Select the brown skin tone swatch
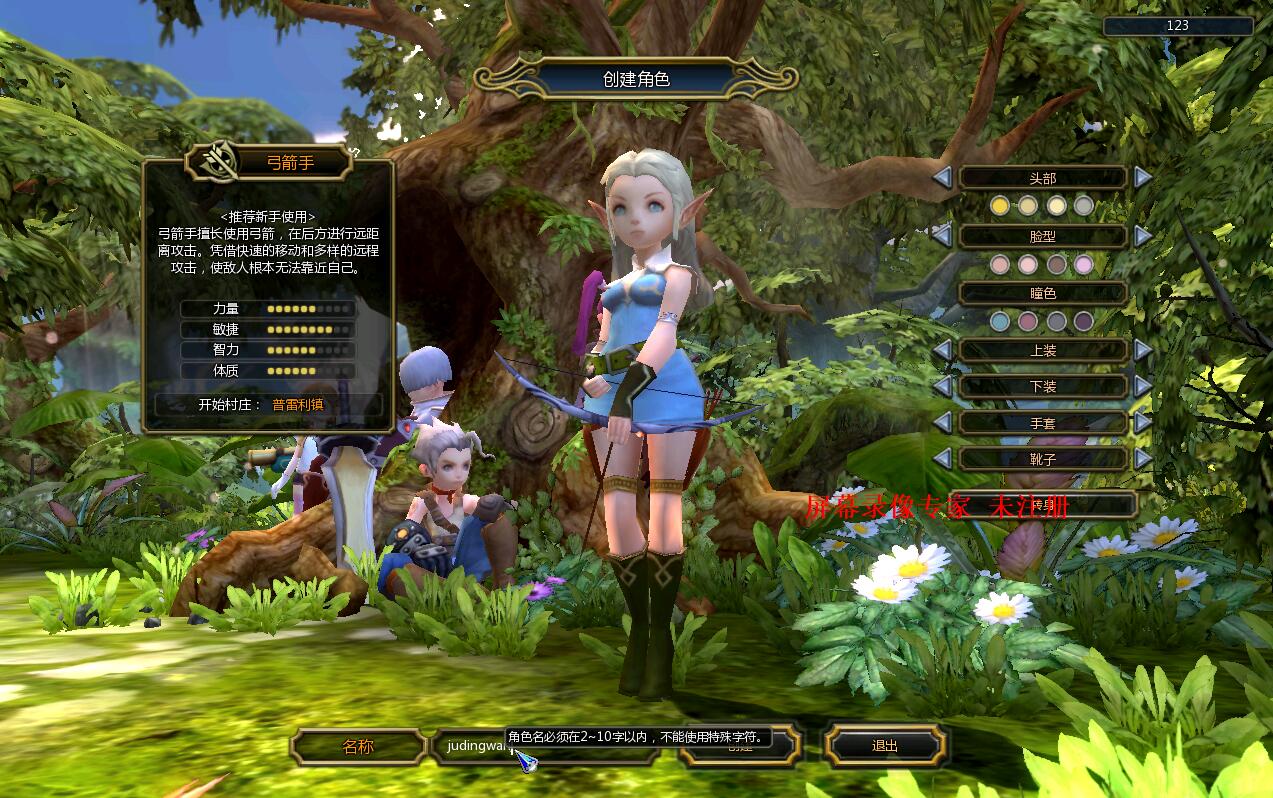Image resolution: width=1273 pixels, height=798 pixels. pos(1056,265)
